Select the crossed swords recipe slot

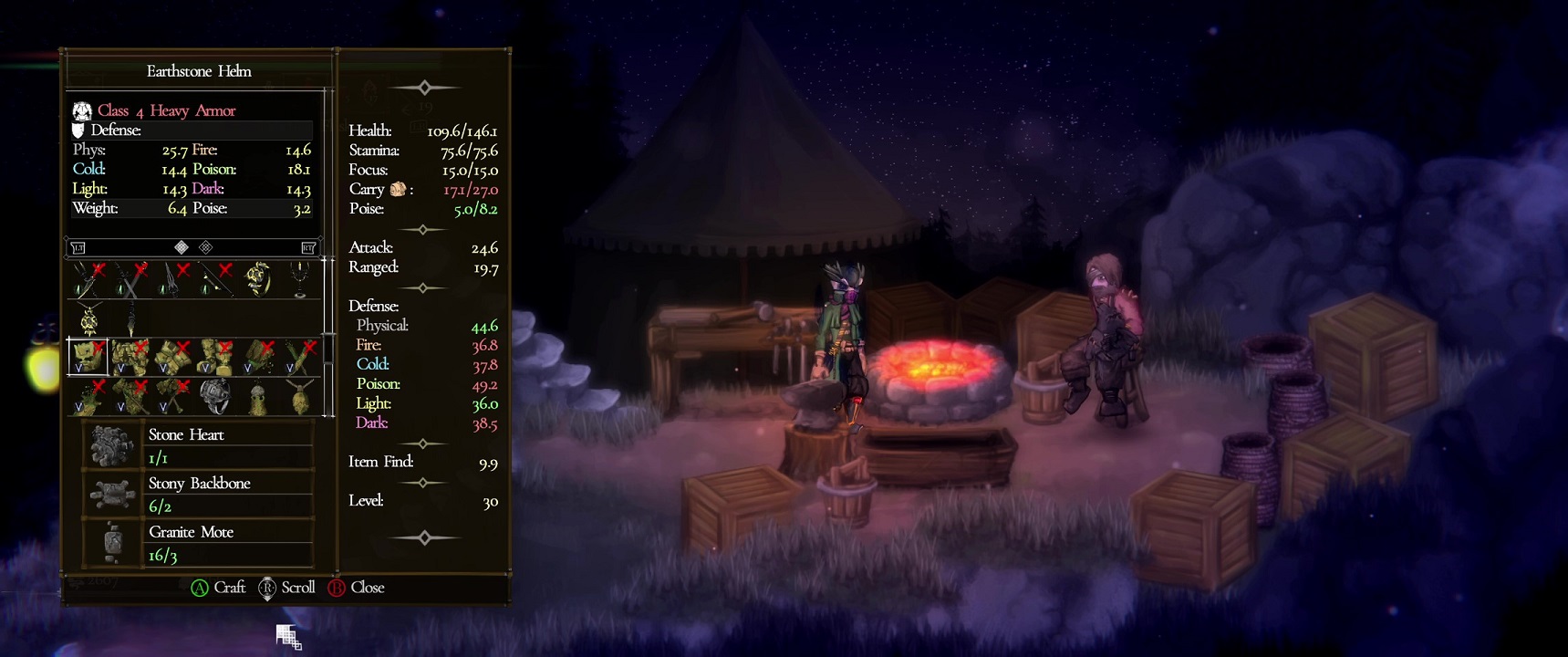[130, 280]
